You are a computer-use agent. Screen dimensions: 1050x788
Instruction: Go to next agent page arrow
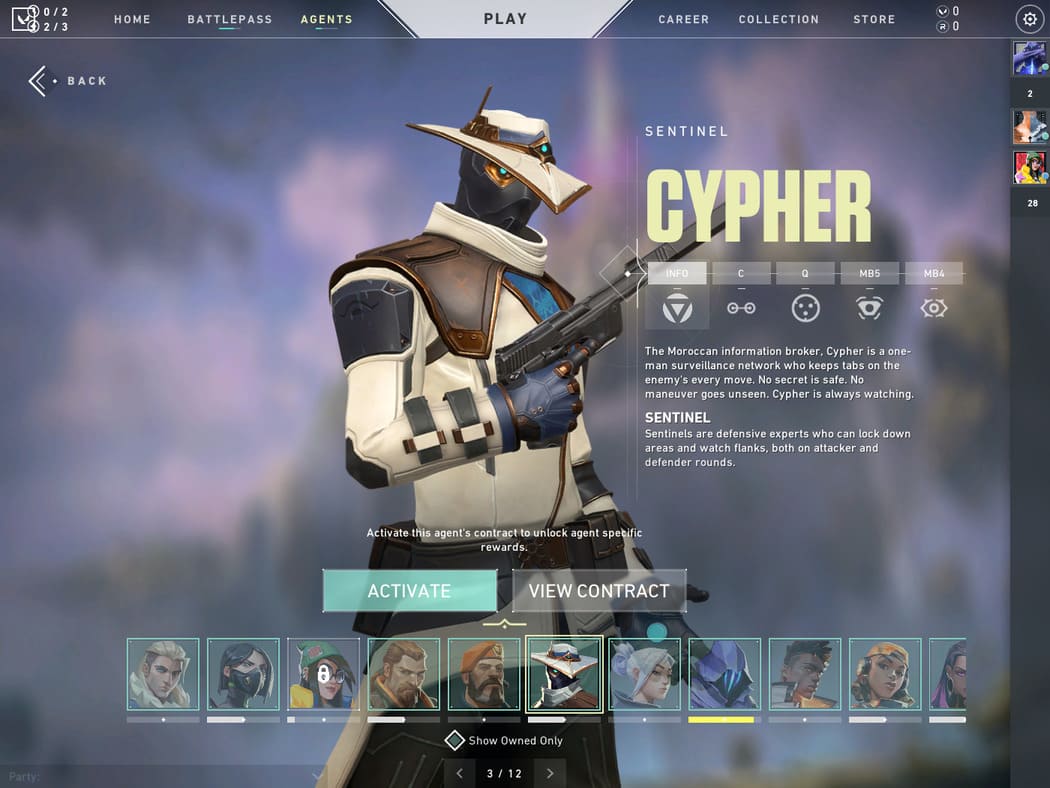click(550, 773)
